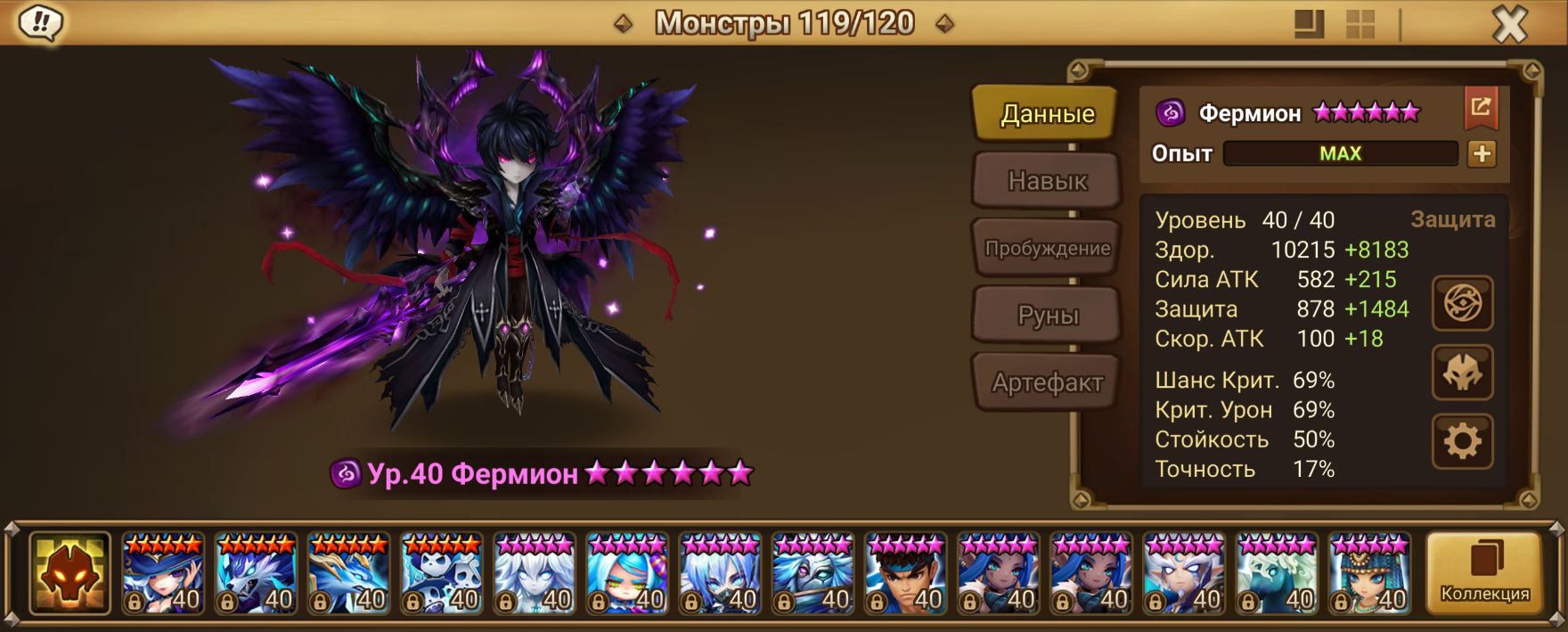Select the red headband fighter thumbnail
Image resolution: width=1568 pixels, height=632 pixels.
(x=906, y=573)
